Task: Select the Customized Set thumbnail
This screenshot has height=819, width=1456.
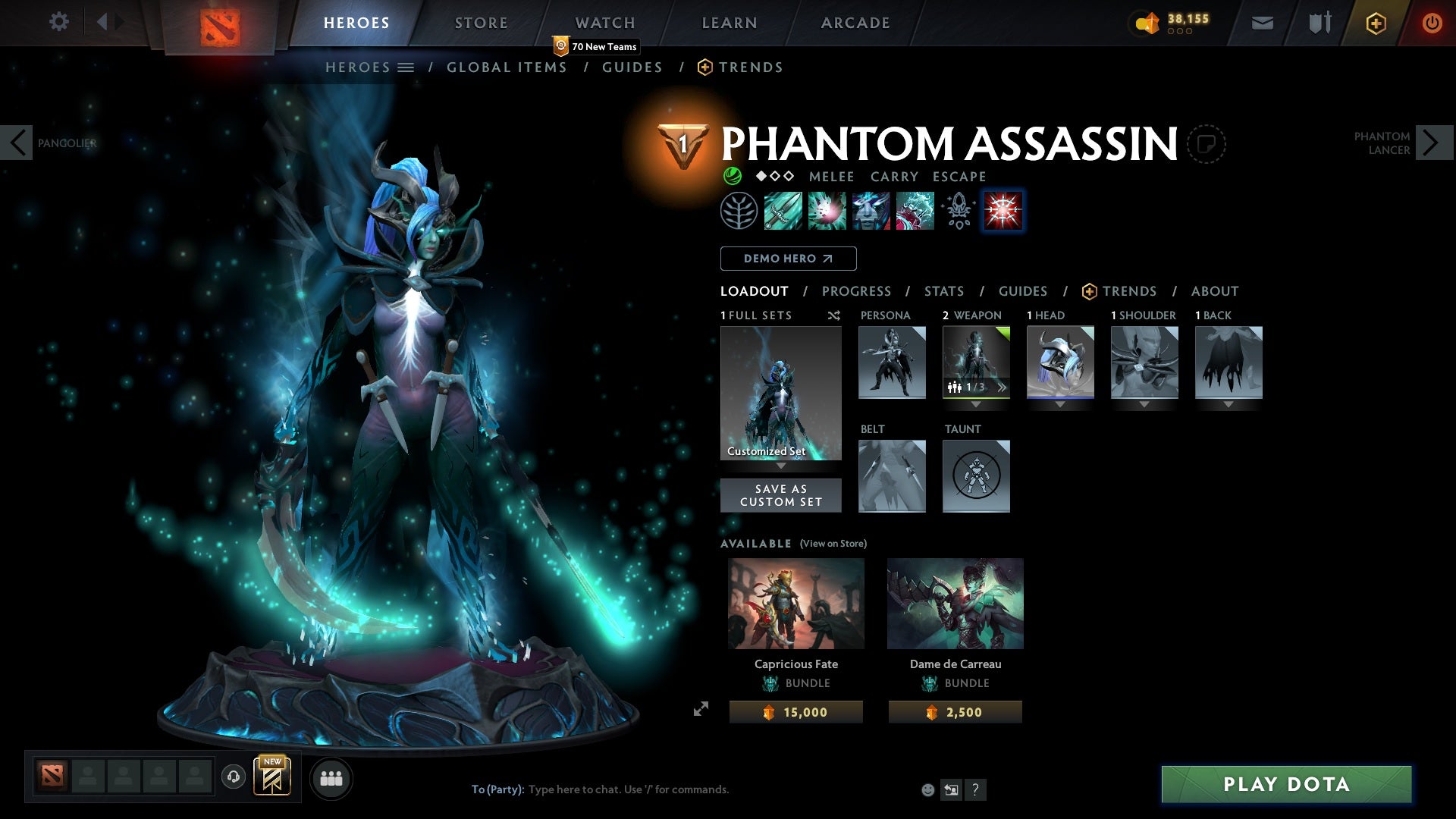Action: click(x=780, y=391)
